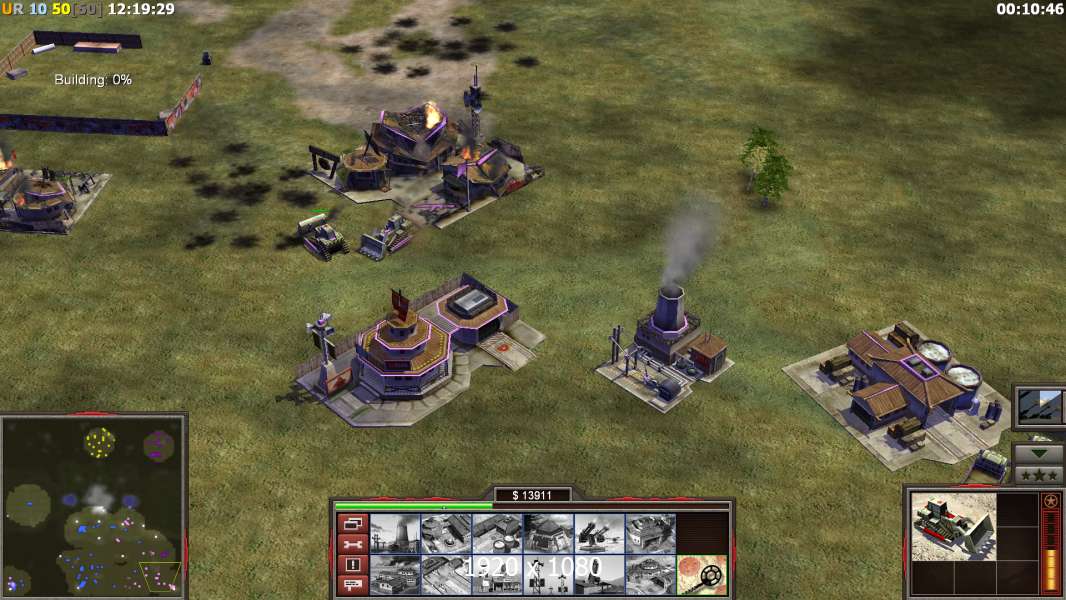The image size is (1066, 600).
Task: Select the nuclear reactor cooling tower build icon
Action: 394,533
